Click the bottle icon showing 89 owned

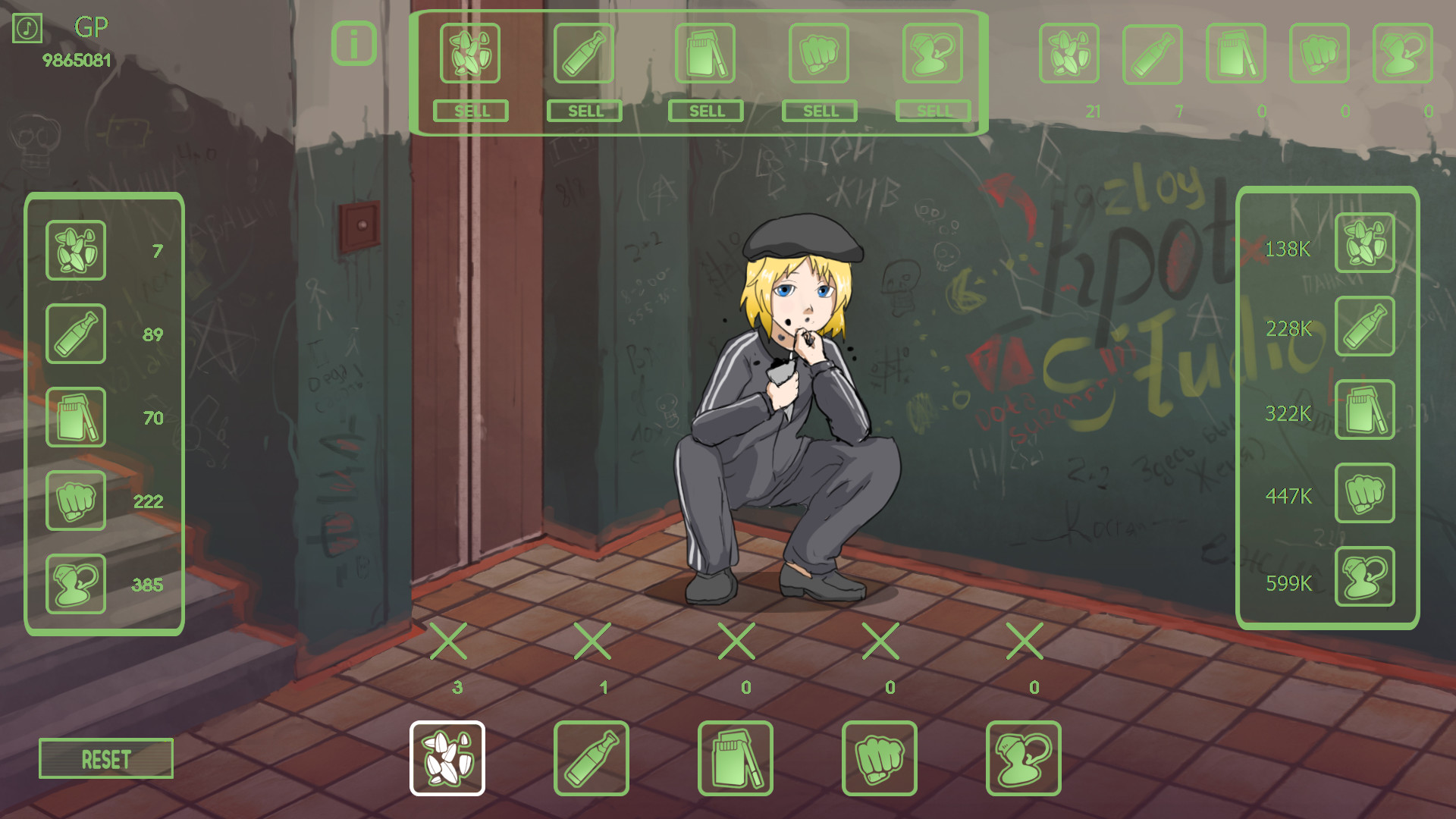click(75, 334)
